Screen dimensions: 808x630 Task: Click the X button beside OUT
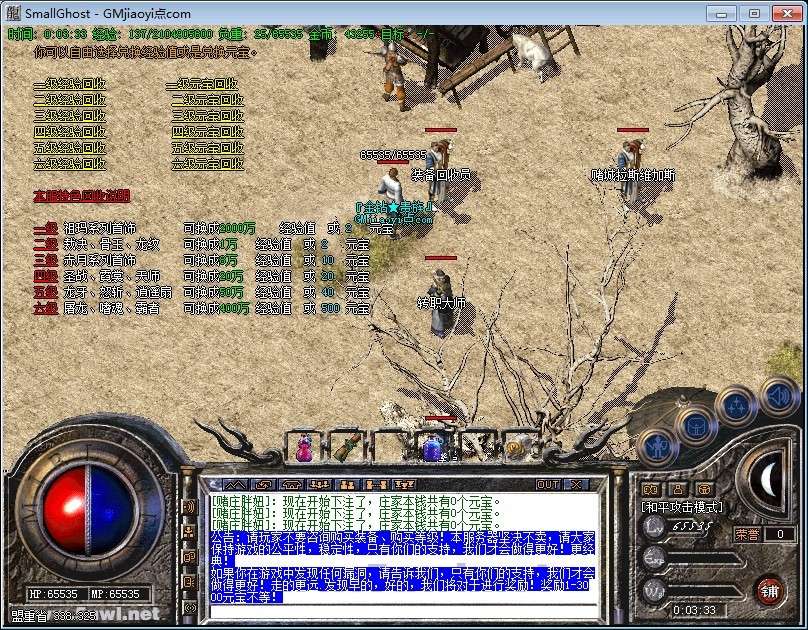(x=579, y=485)
